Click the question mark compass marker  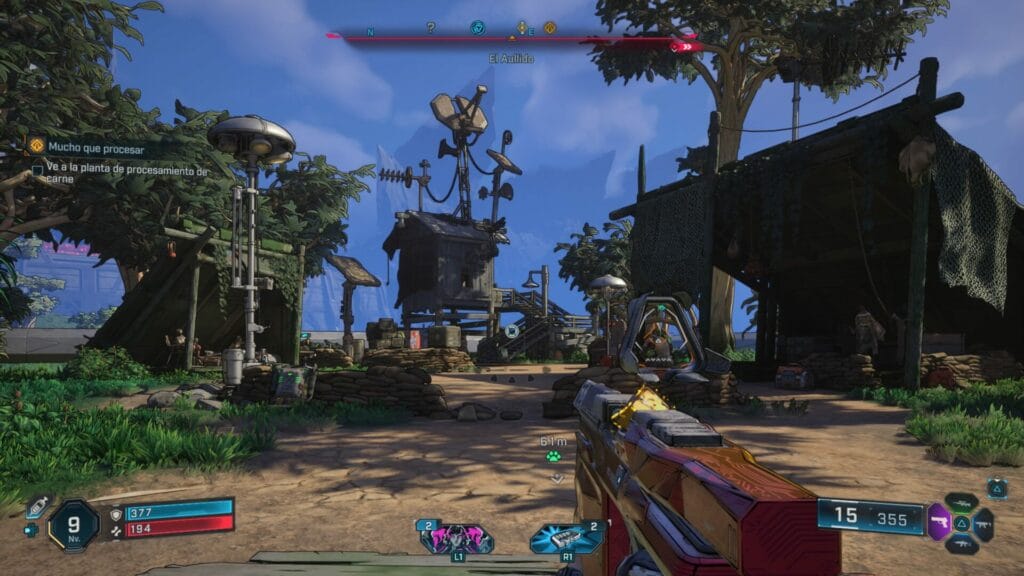click(431, 28)
